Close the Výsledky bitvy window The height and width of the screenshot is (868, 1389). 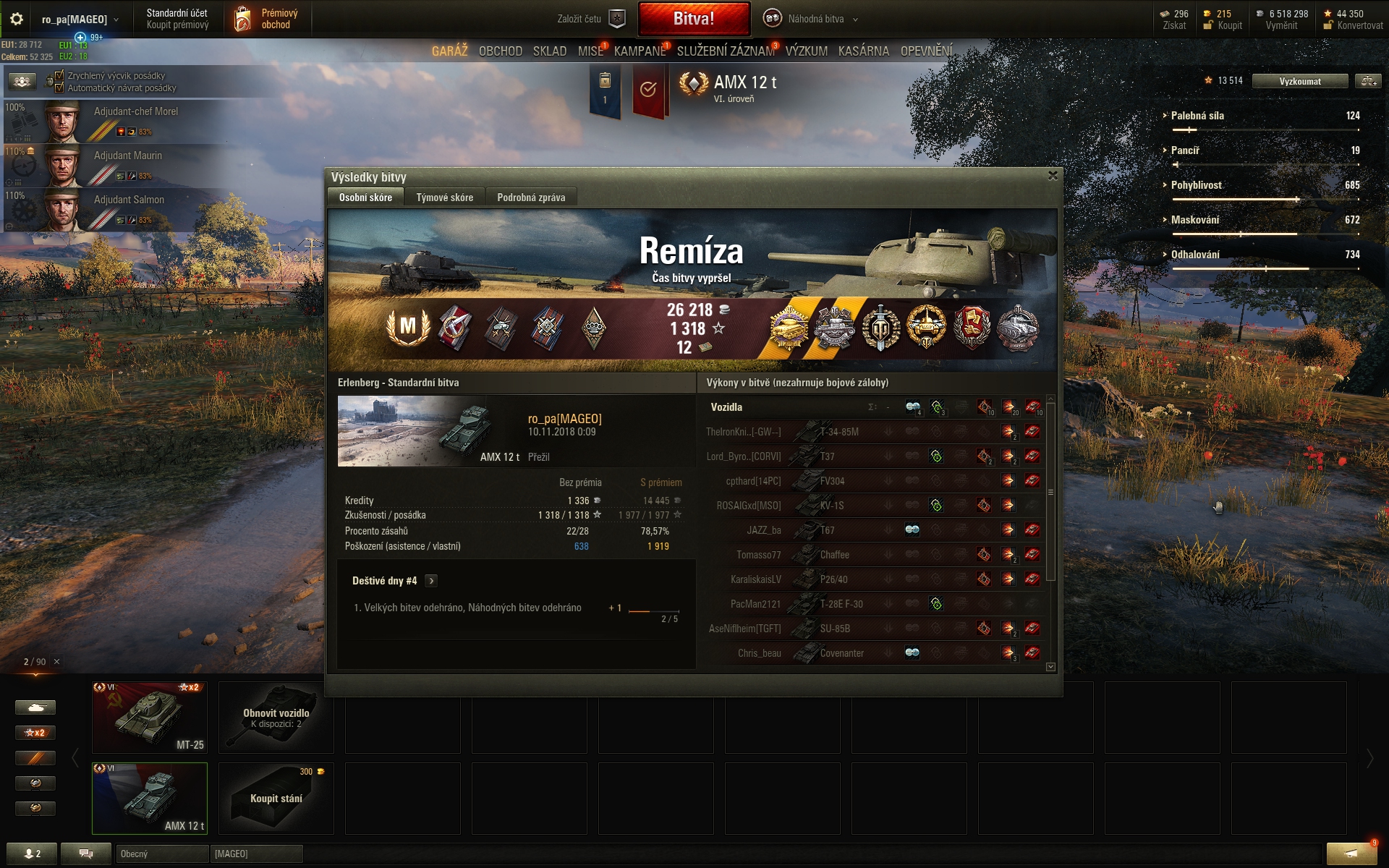[1053, 176]
